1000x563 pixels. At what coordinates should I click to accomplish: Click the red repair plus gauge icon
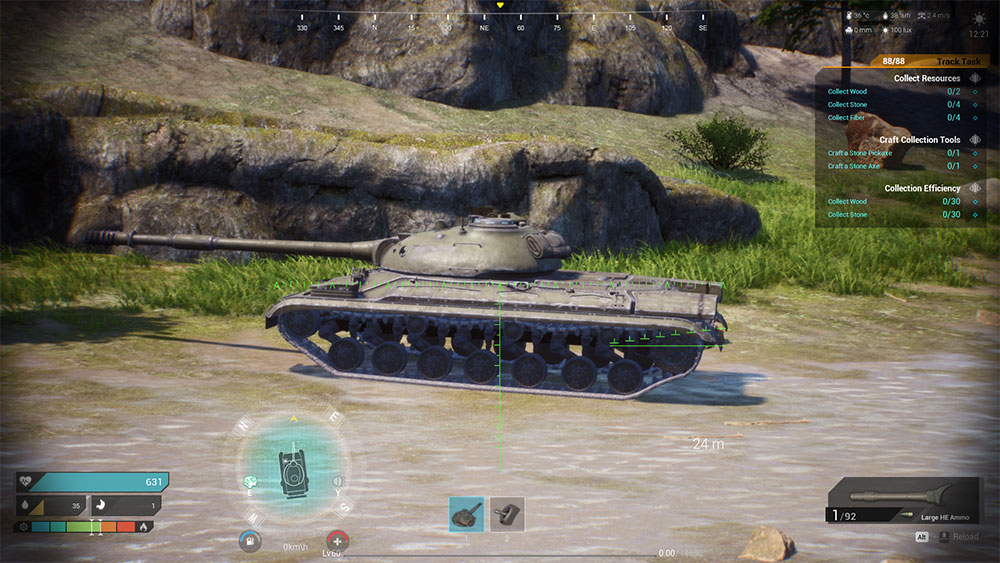click(339, 540)
